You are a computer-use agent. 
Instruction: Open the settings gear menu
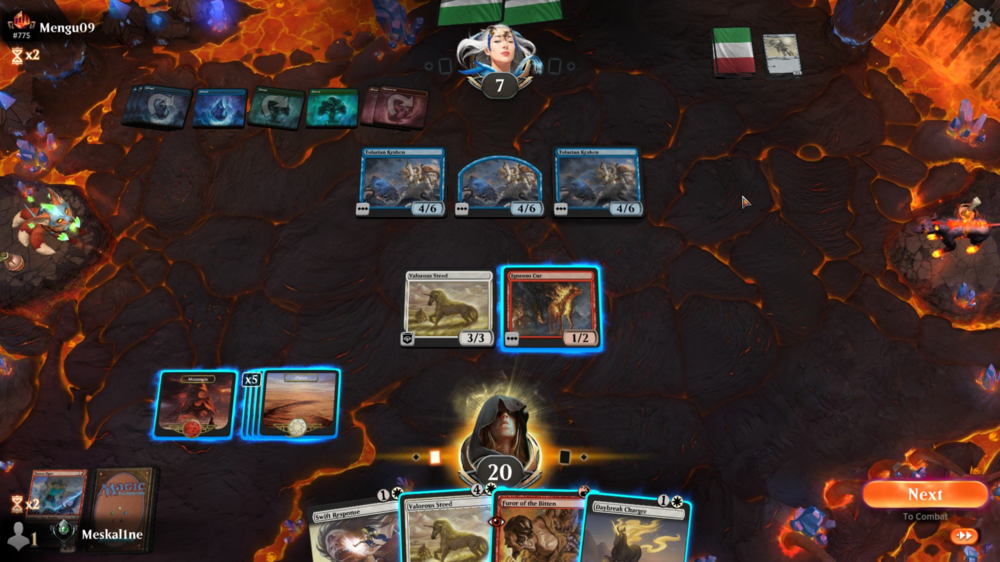(982, 17)
